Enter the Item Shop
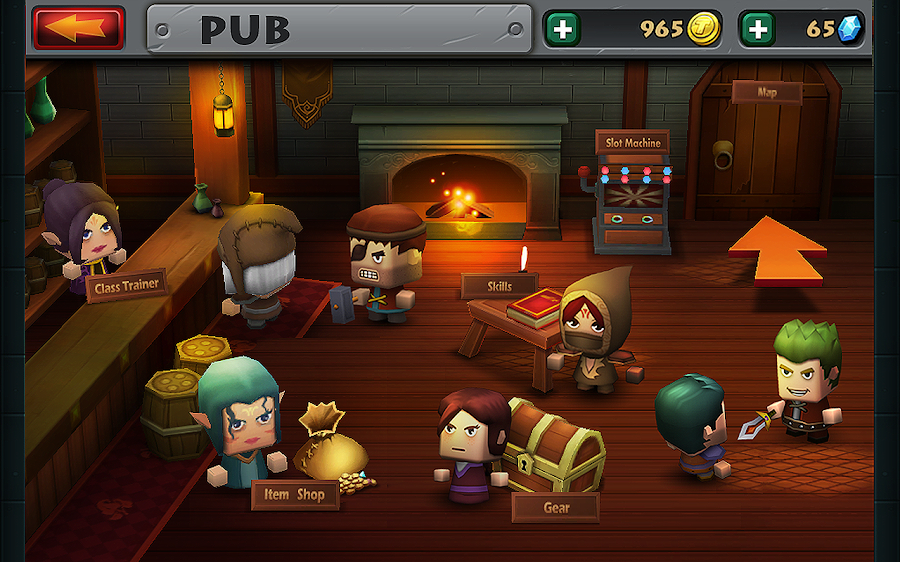This screenshot has width=900, height=562. tap(294, 494)
